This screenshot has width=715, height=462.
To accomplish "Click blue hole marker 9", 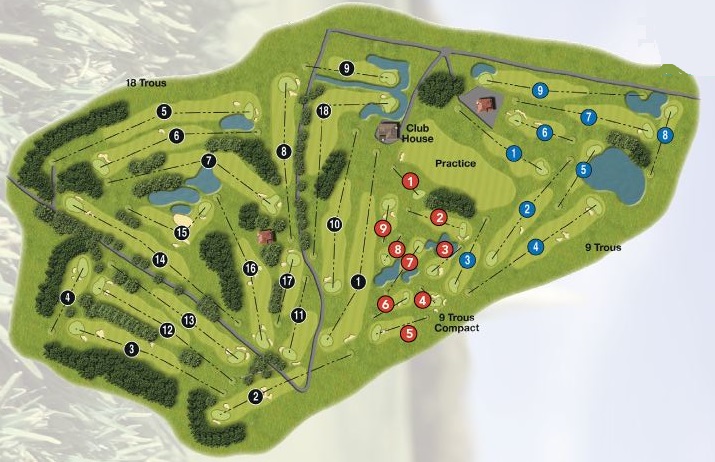I will tap(540, 90).
